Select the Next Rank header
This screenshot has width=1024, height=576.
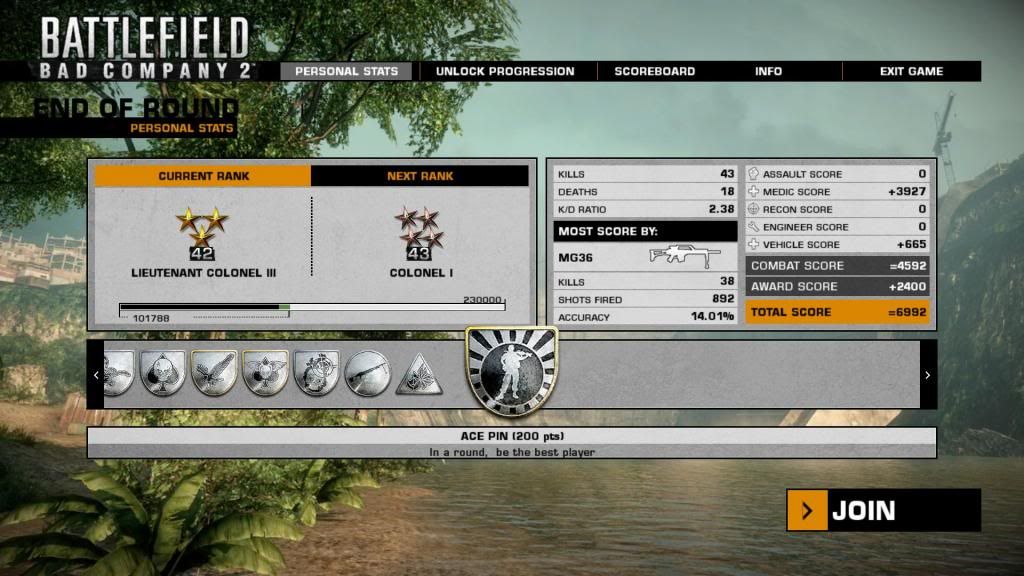pos(420,176)
